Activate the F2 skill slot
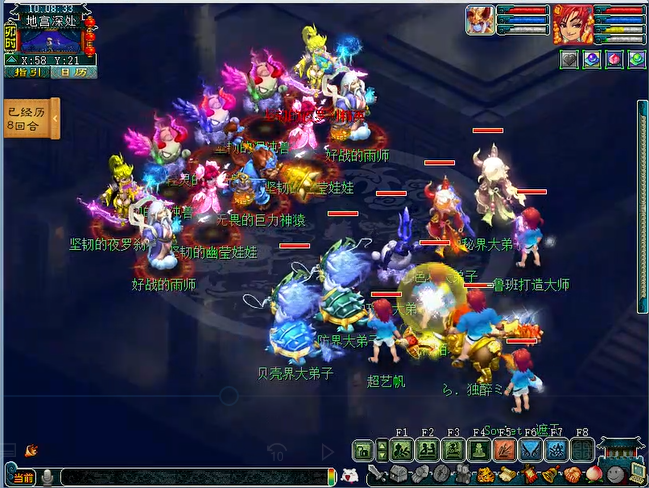 [x=427, y=450]
